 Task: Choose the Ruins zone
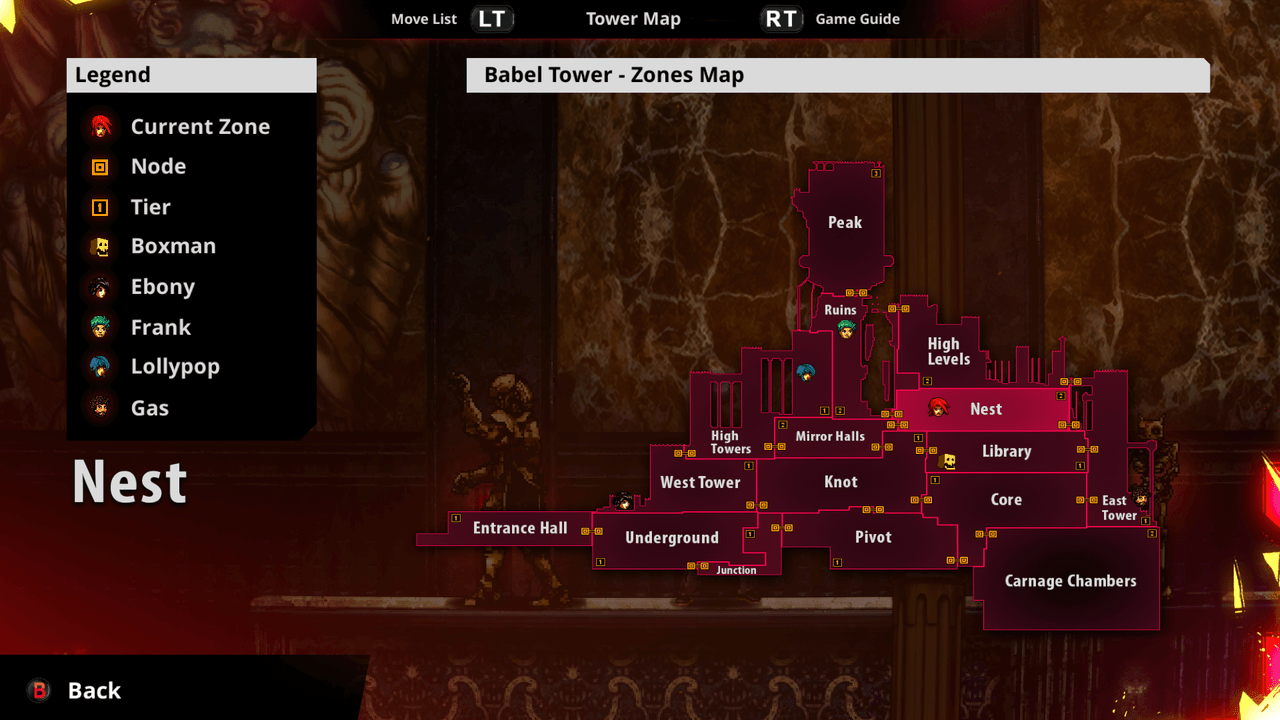[840, 310]
